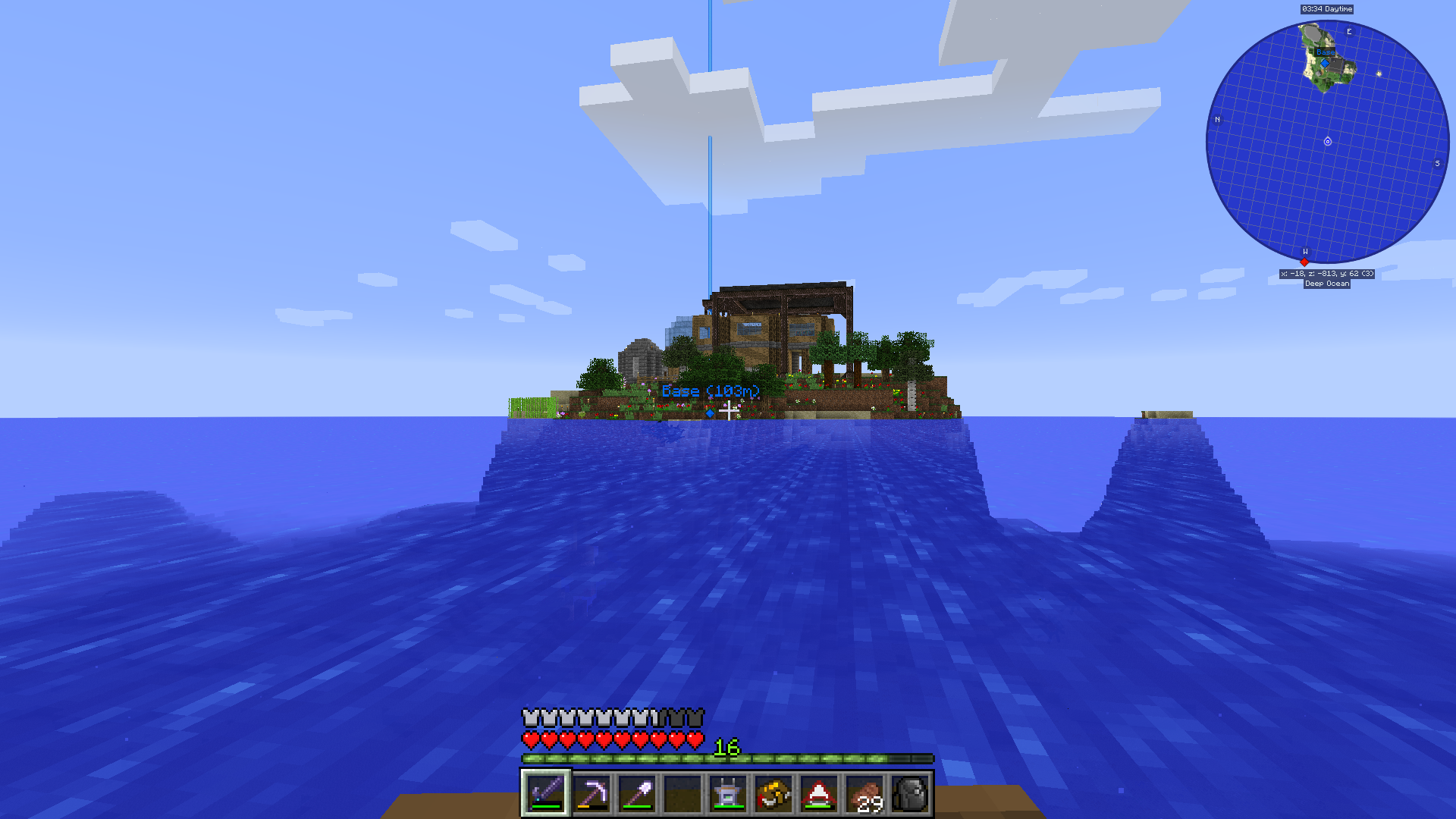Screen dimensions: 1456x819
Task: Select the purple sword hotbar slot
Action: [x=545, y=793]
